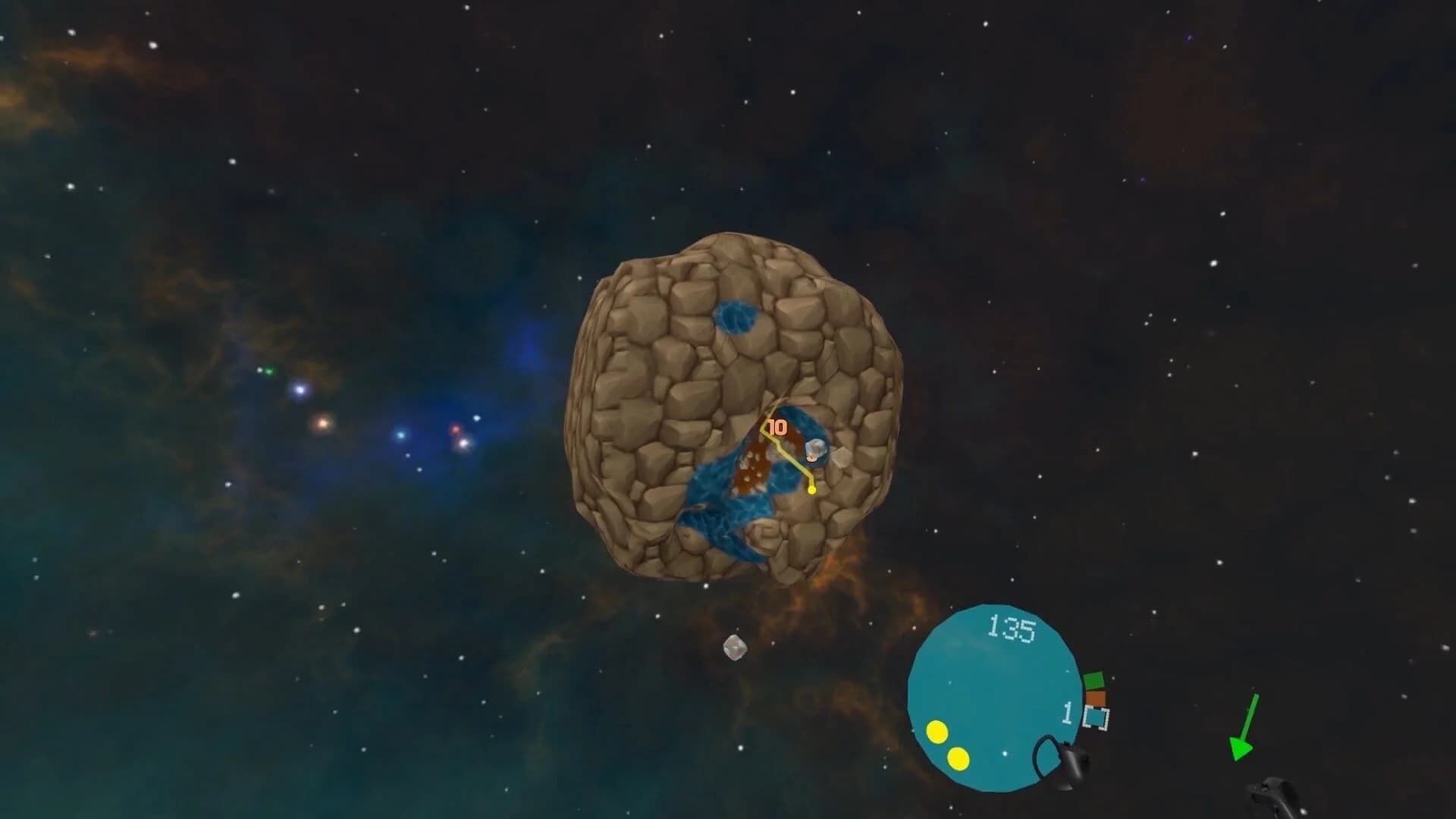The height and width of the screenshot is (819, 1456).
Task: Click the upper yellow dot on the HUD disc
Action: pos(938,730)
